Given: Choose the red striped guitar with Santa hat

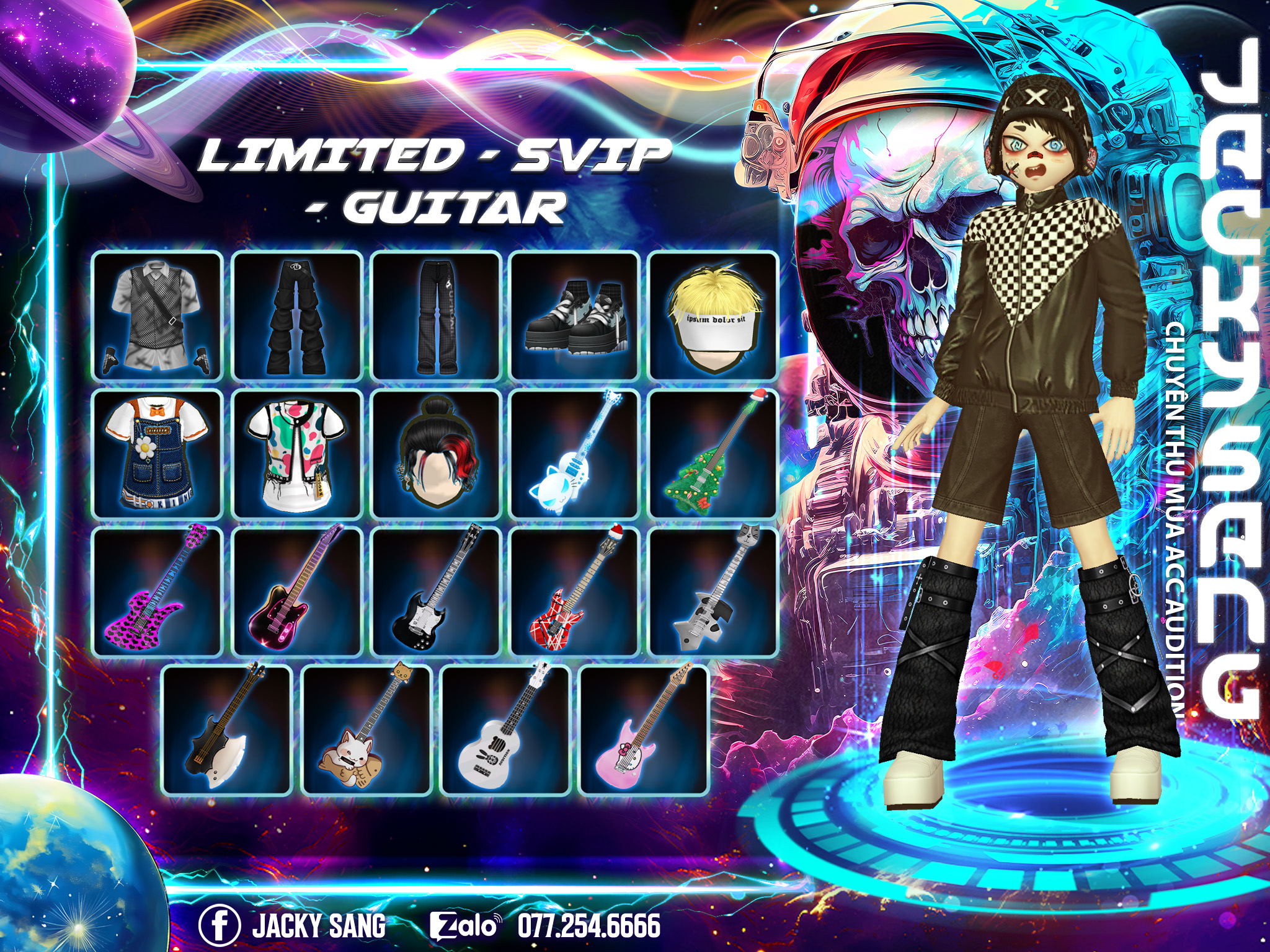Looking at the screenshot, I should [575, 592].
